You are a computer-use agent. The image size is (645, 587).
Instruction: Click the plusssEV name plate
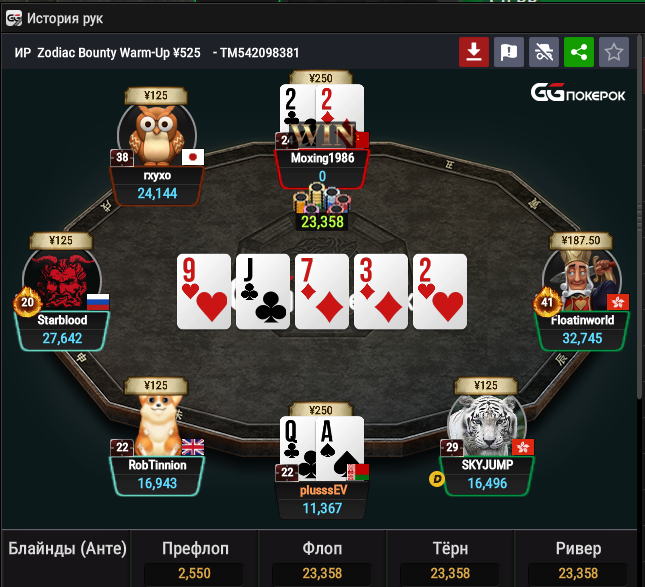click(x=322, y=490)
